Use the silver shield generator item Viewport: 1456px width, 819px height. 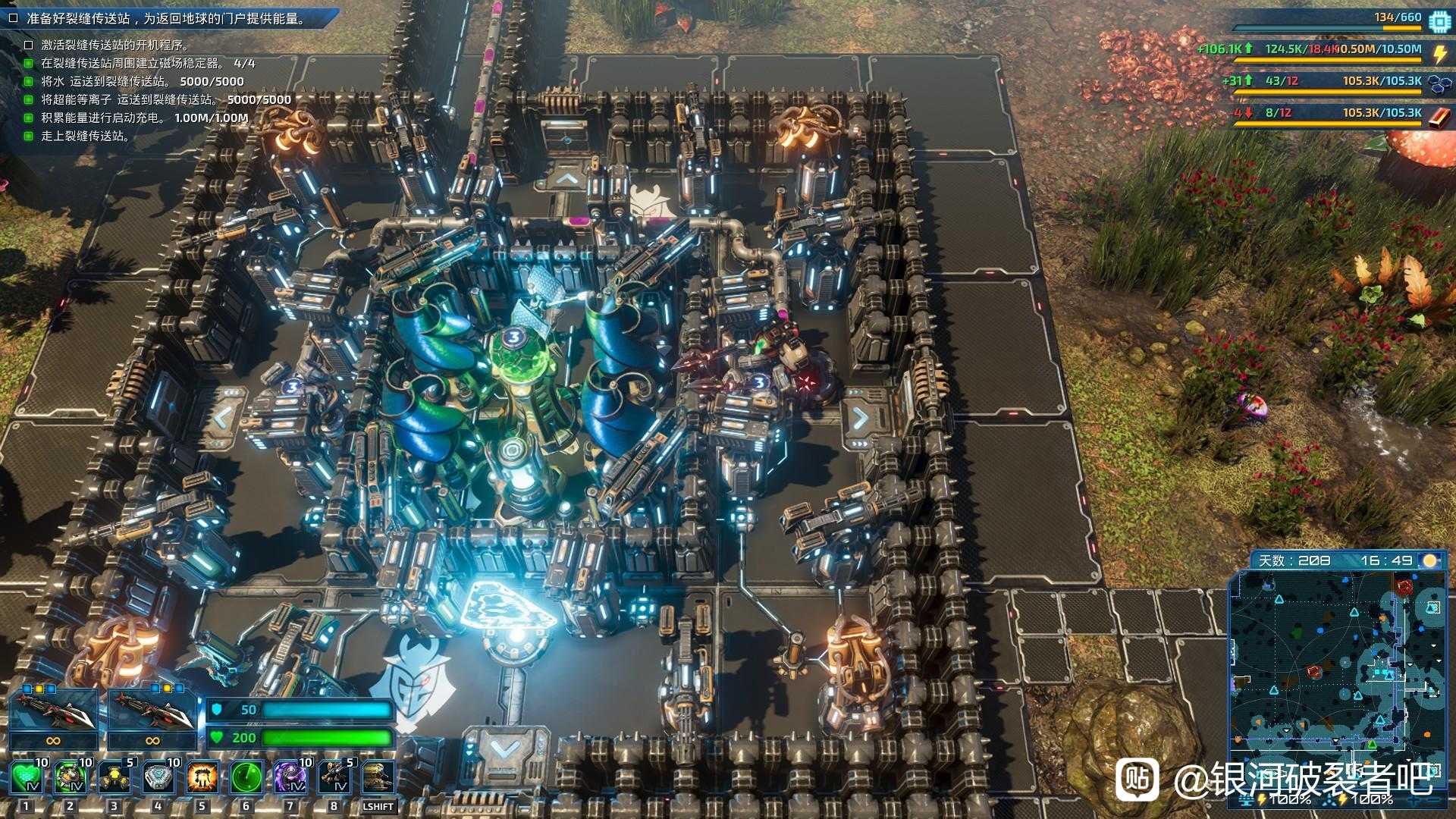point(158,777)
